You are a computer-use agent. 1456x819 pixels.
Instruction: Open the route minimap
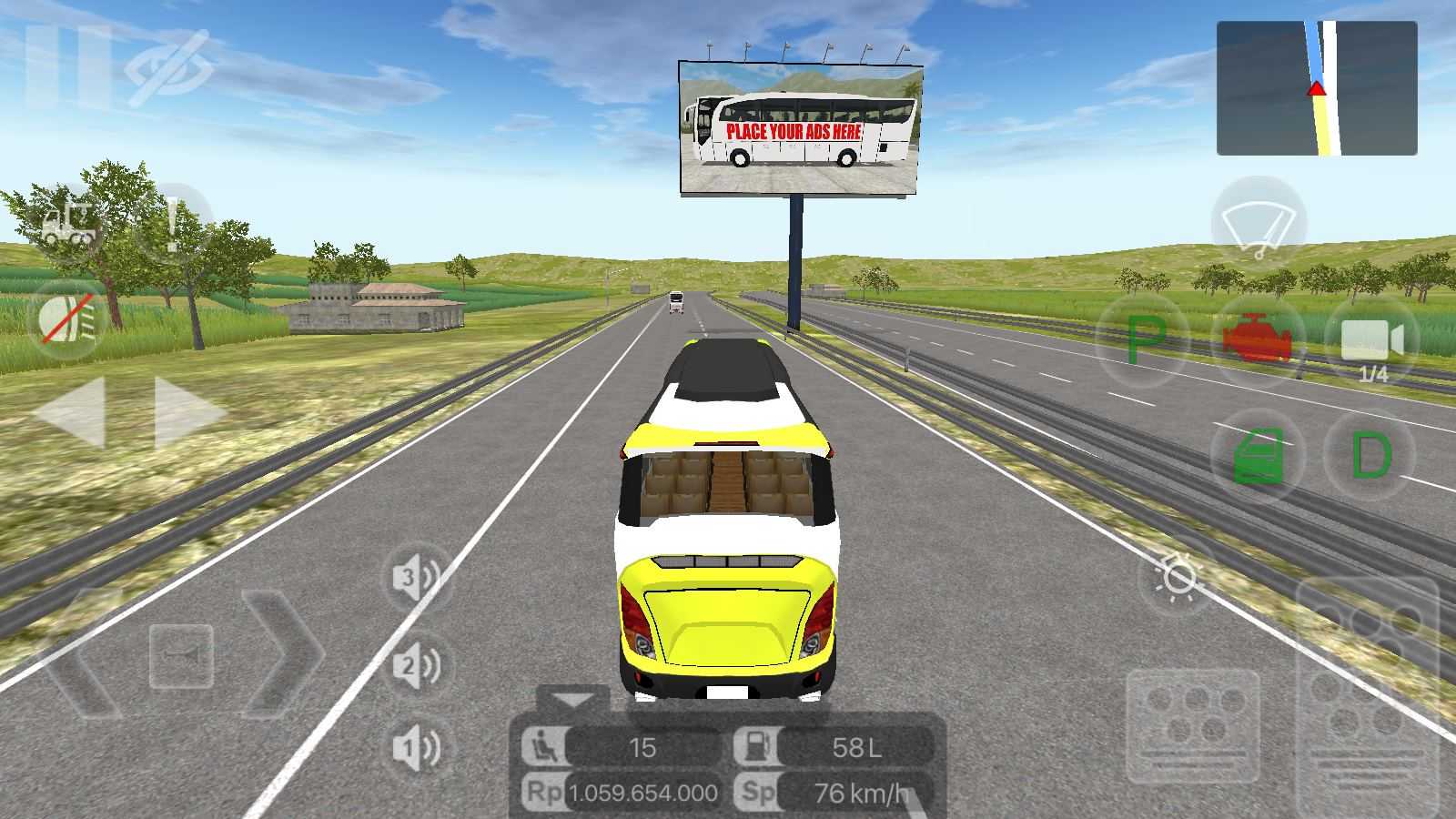1316,88
